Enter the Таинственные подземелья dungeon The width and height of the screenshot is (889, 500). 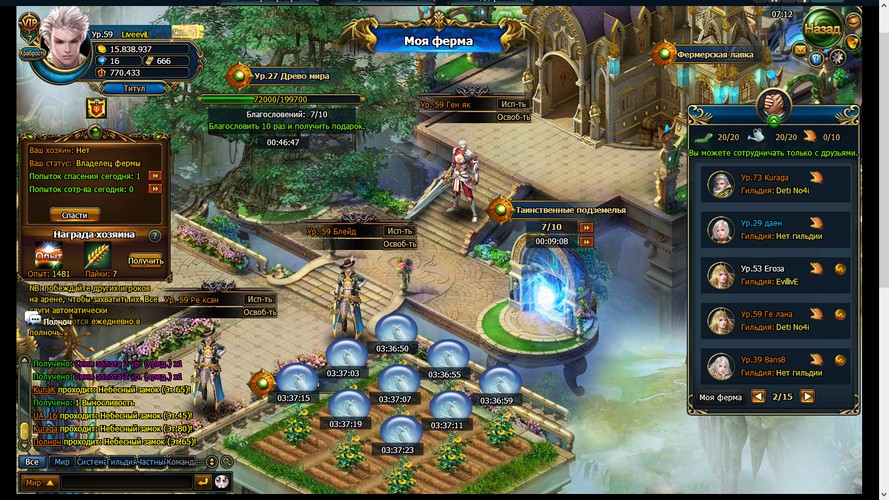[x=570, y=210]
